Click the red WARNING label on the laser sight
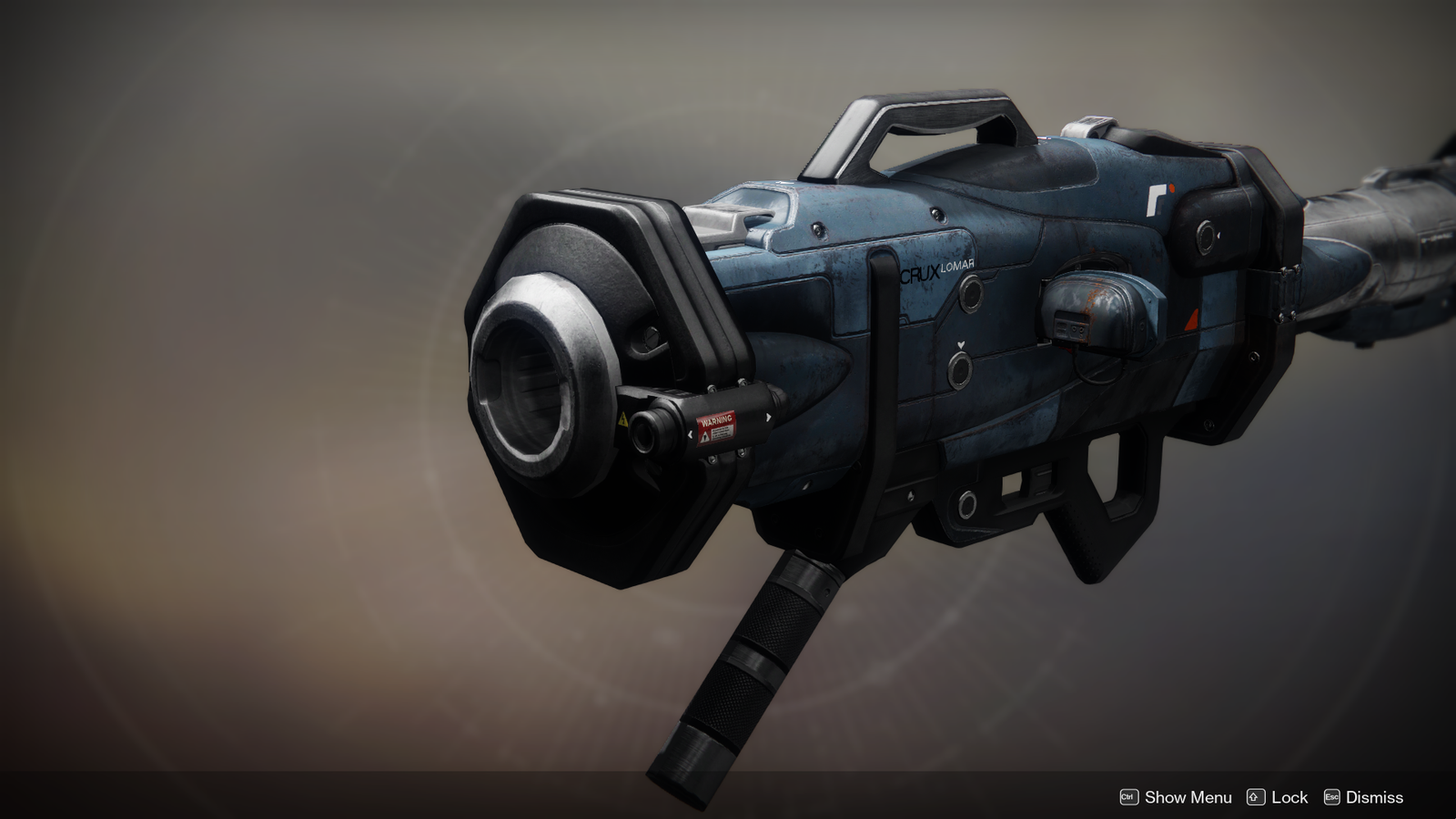 717,420
